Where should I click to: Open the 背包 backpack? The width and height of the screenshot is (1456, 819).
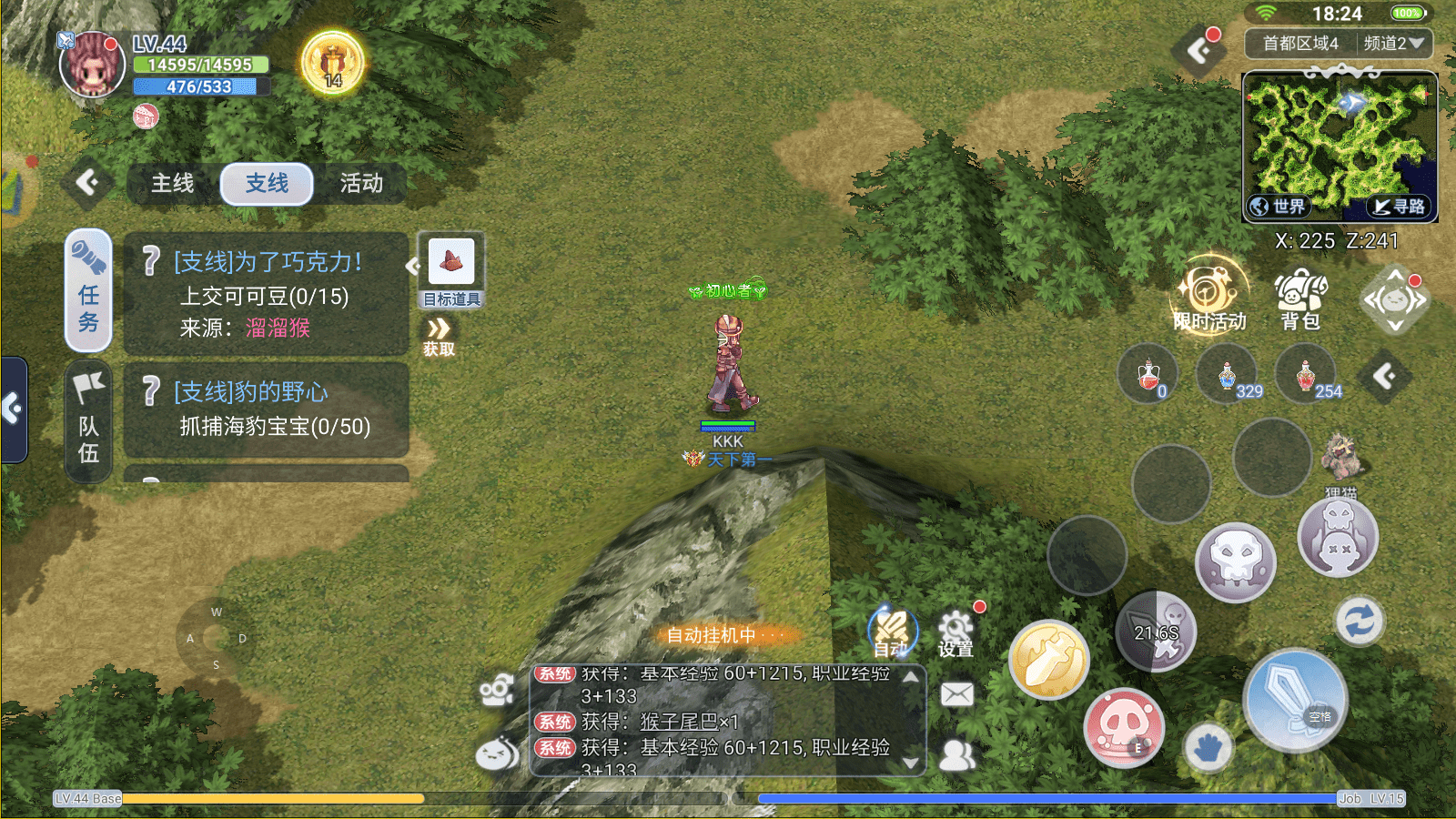(x=1300, y=298)
